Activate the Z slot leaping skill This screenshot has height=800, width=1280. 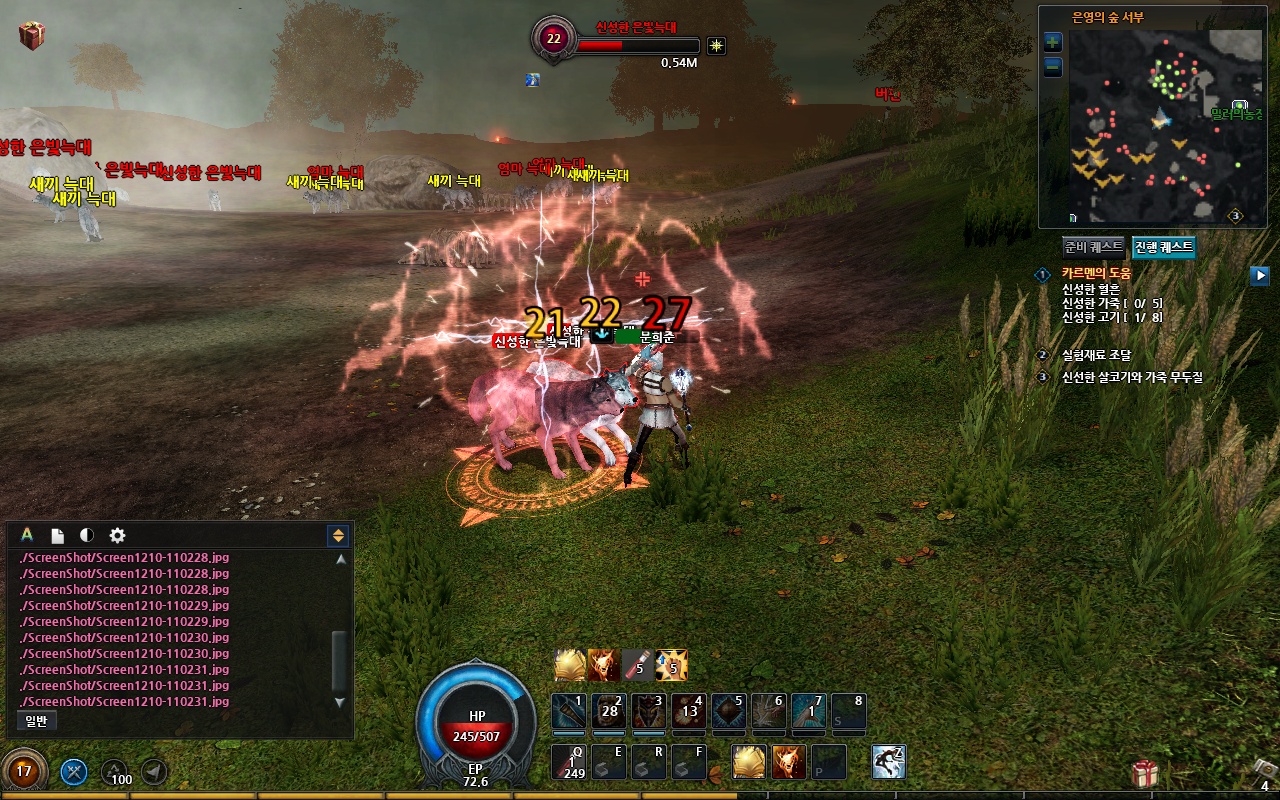(888, 762)
